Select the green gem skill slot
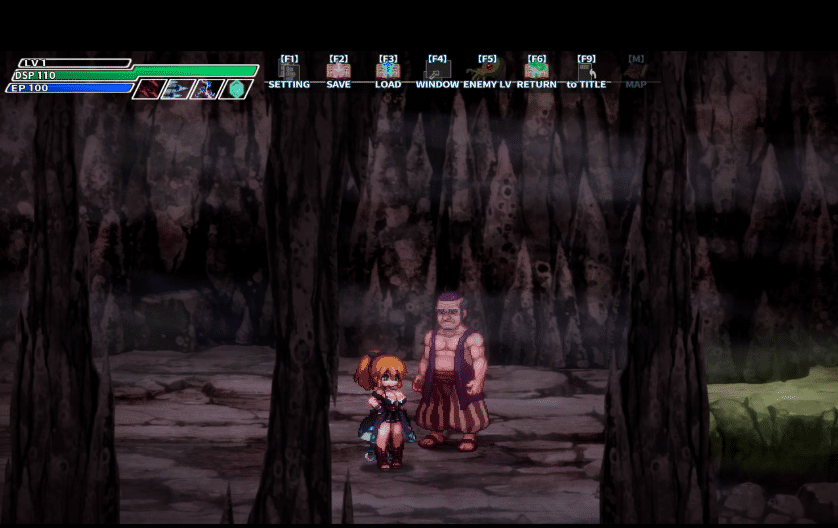This screenshot has width=838, height=528. coord(236,89)
